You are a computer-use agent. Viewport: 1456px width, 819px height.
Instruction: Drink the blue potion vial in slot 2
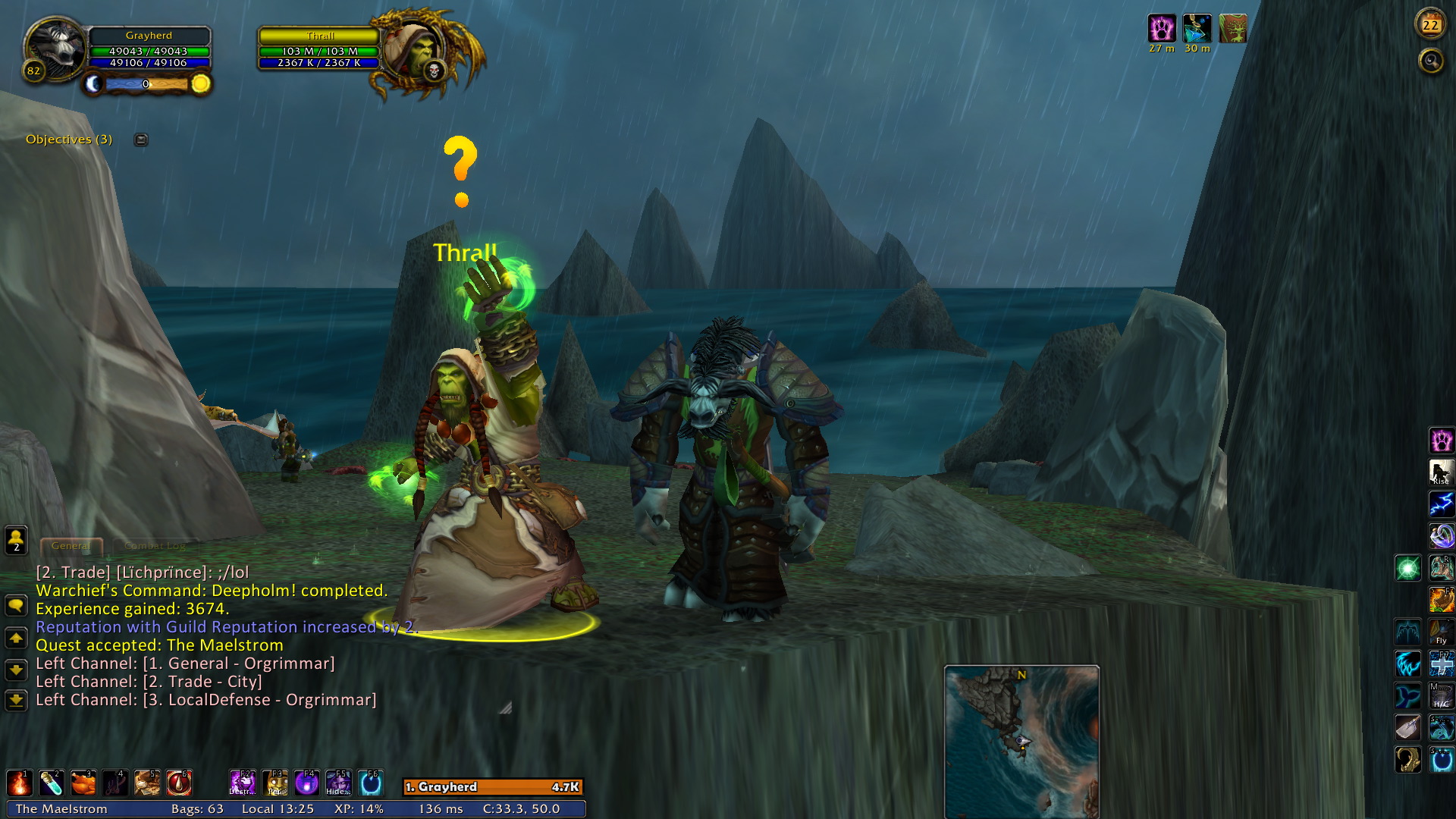51,783
